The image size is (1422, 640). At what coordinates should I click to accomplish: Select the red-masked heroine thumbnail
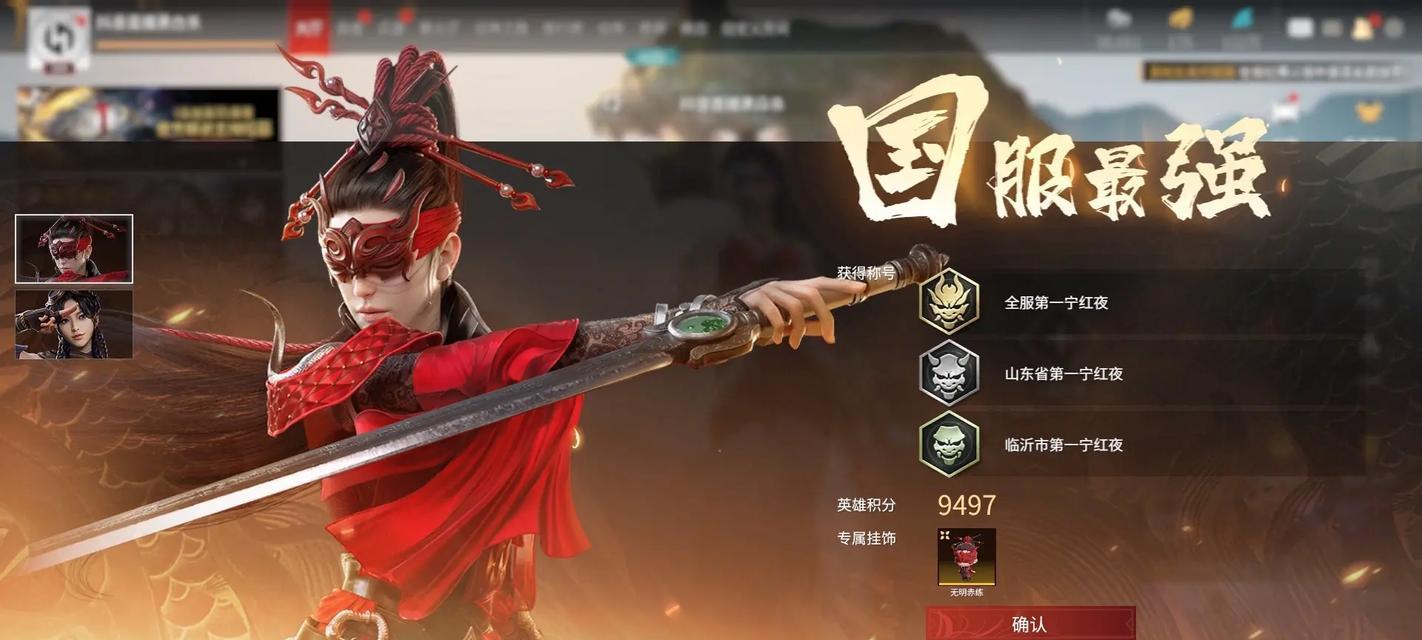[74, 249]
